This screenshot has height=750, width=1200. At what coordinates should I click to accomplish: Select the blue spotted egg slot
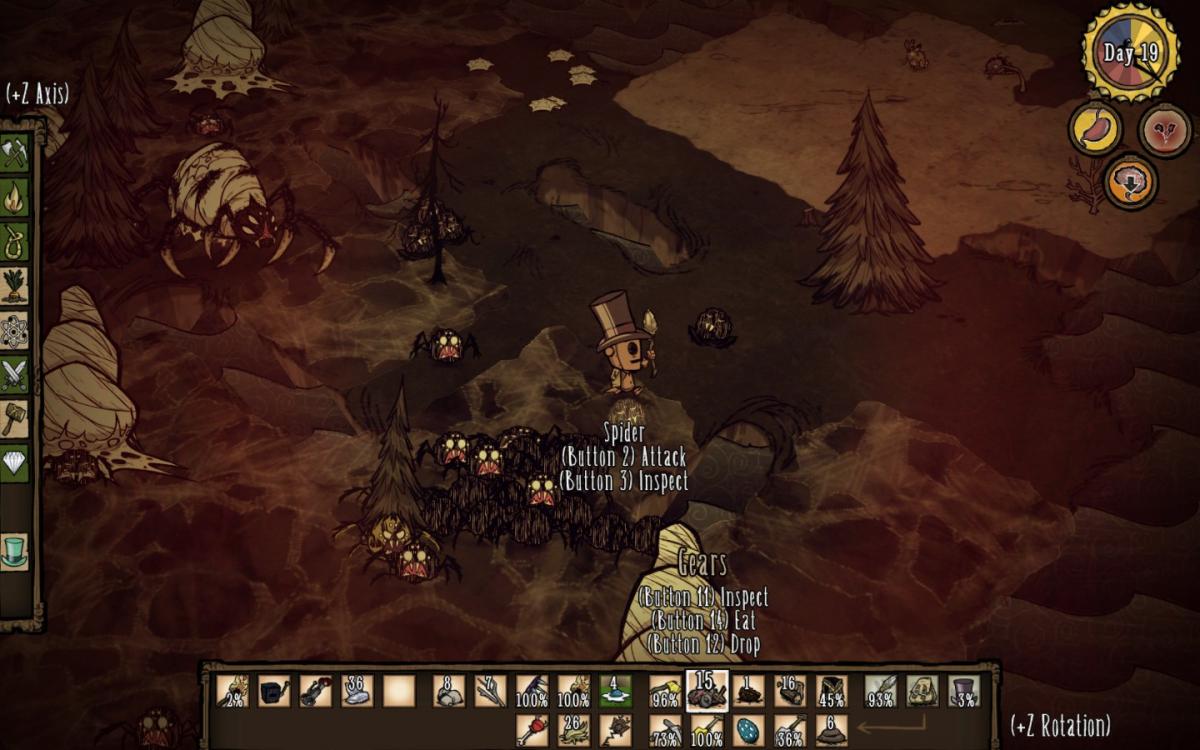[x=749, y=730]
